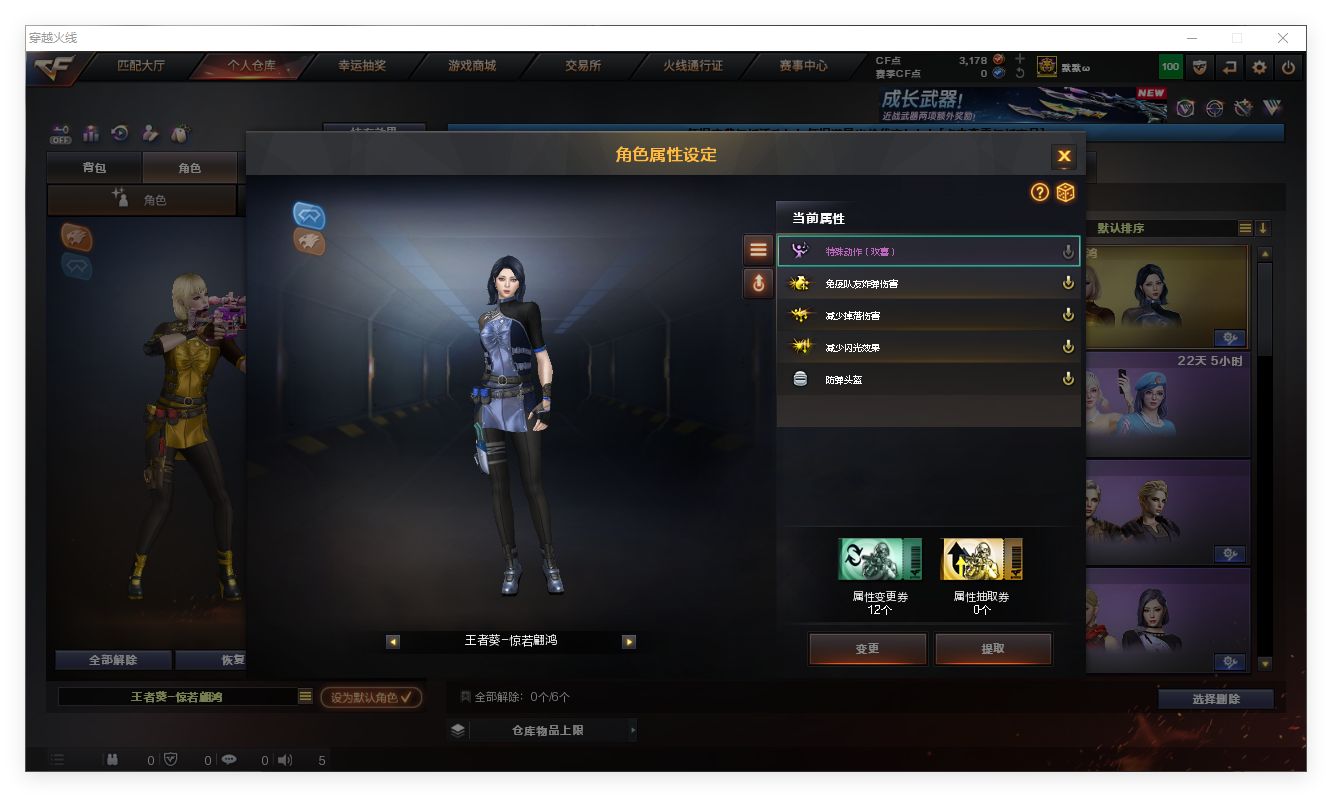
Task: Click the 设为默认角色 button
Action: coord(371,698)
